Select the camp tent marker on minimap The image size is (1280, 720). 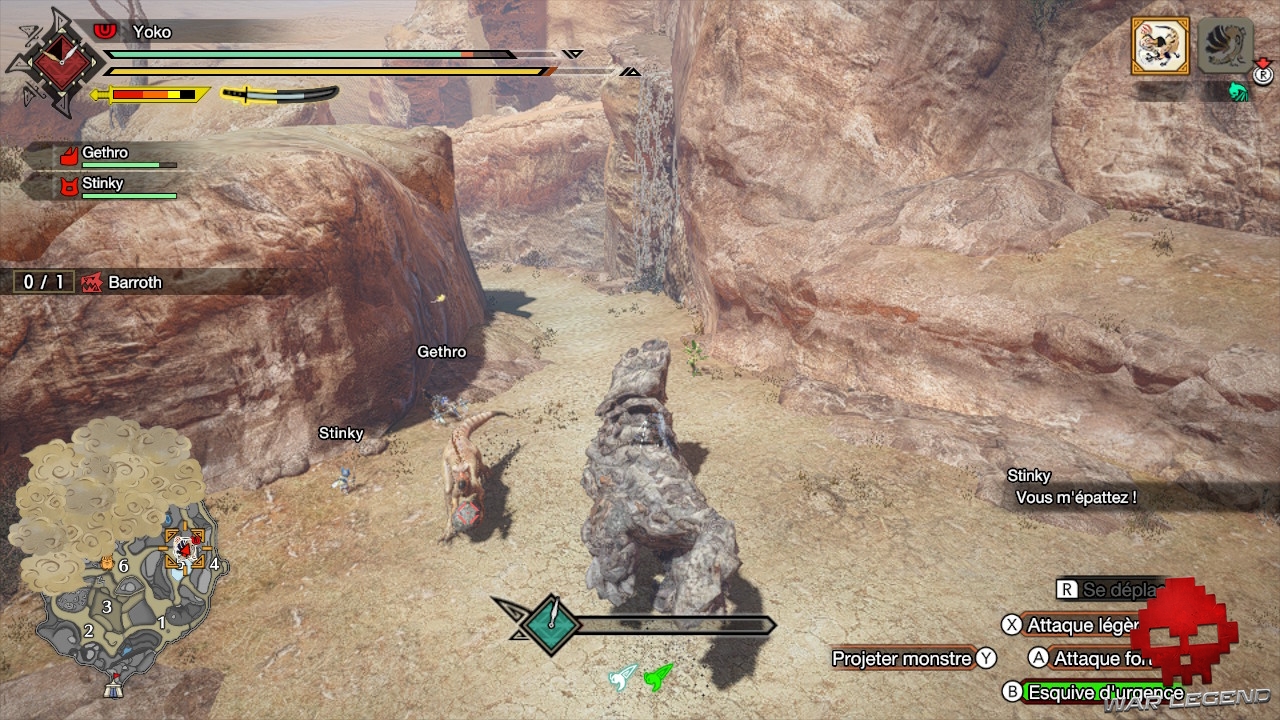coord(114,688)
